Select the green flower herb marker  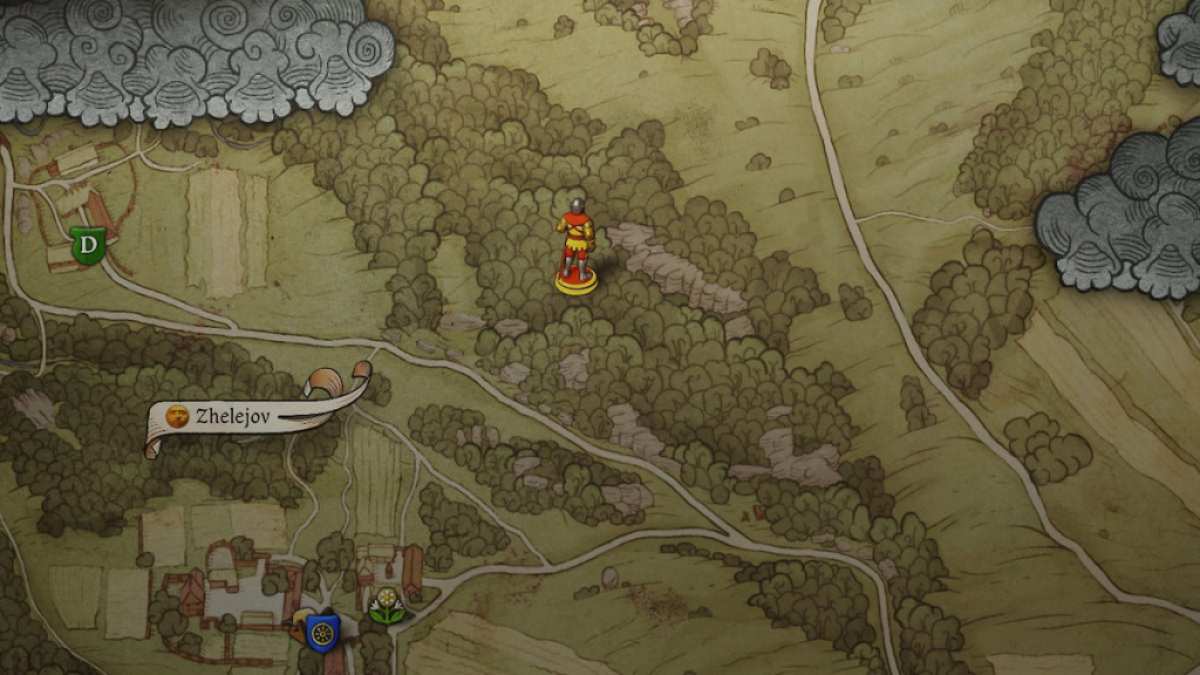tap(386, 606)
